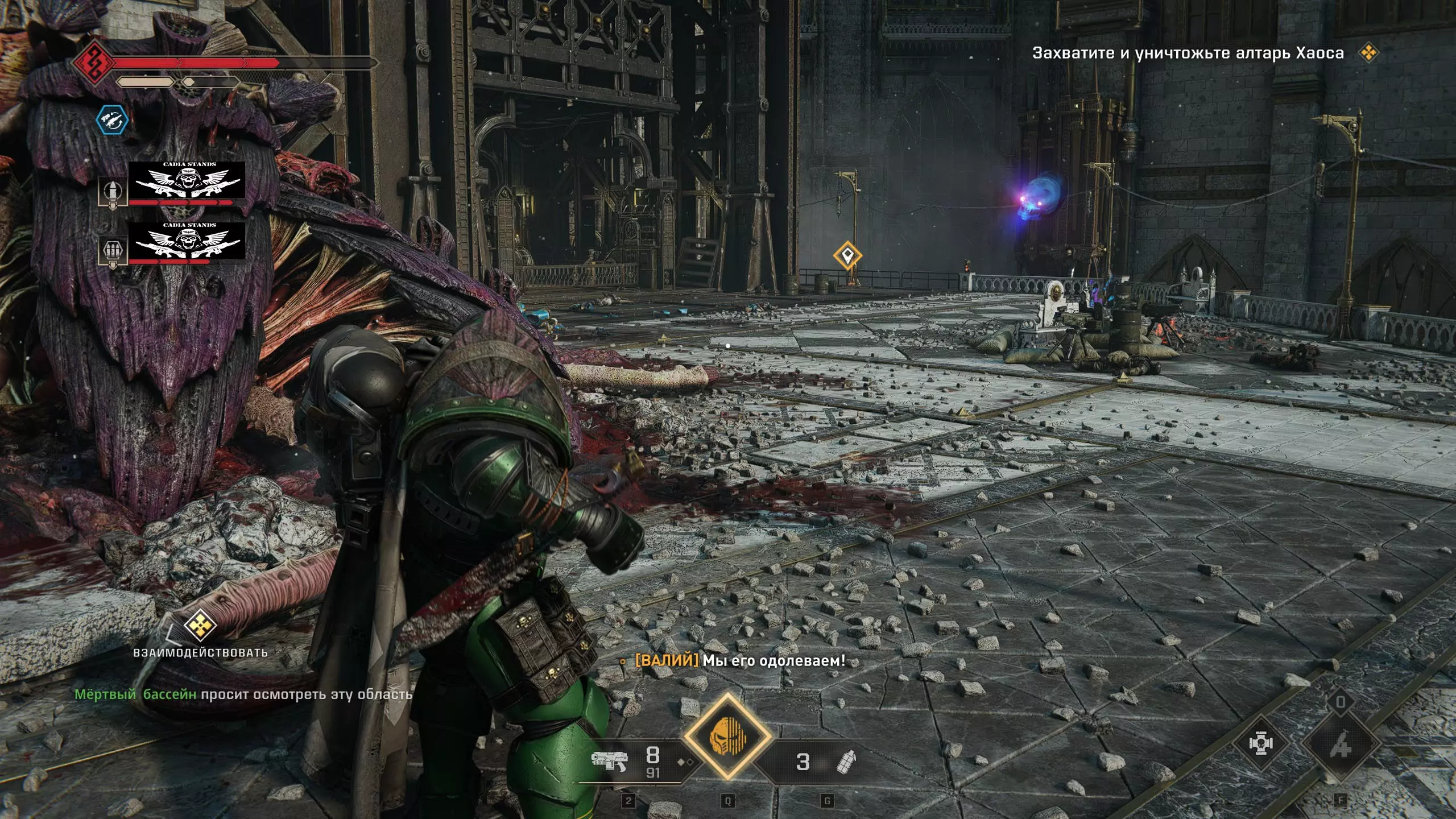Select teammate class icon with three bullets
The height and width of the screenshot is (819, 1456).
coord(112,251)
